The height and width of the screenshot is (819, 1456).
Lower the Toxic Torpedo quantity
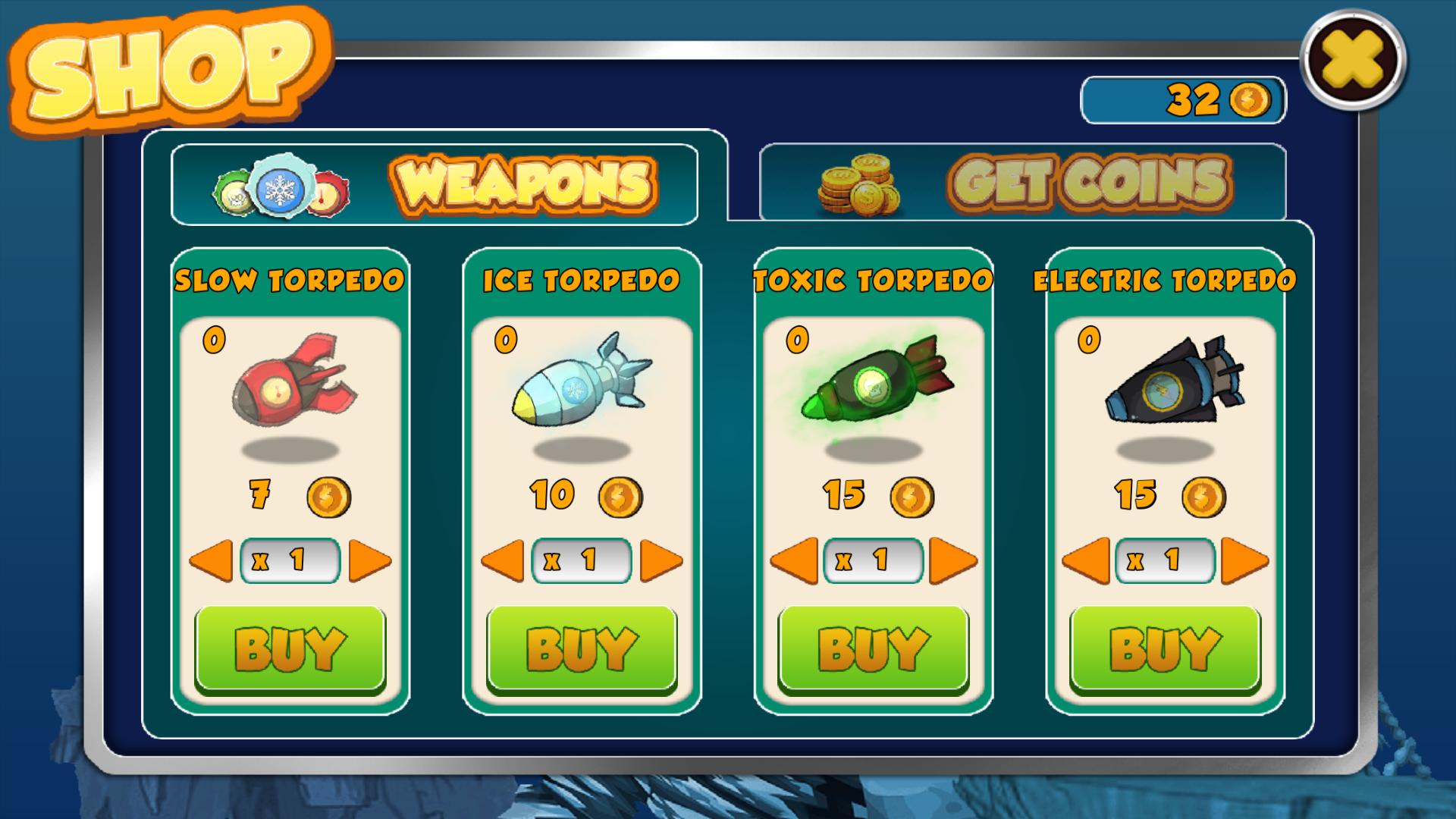coord(794,561)
